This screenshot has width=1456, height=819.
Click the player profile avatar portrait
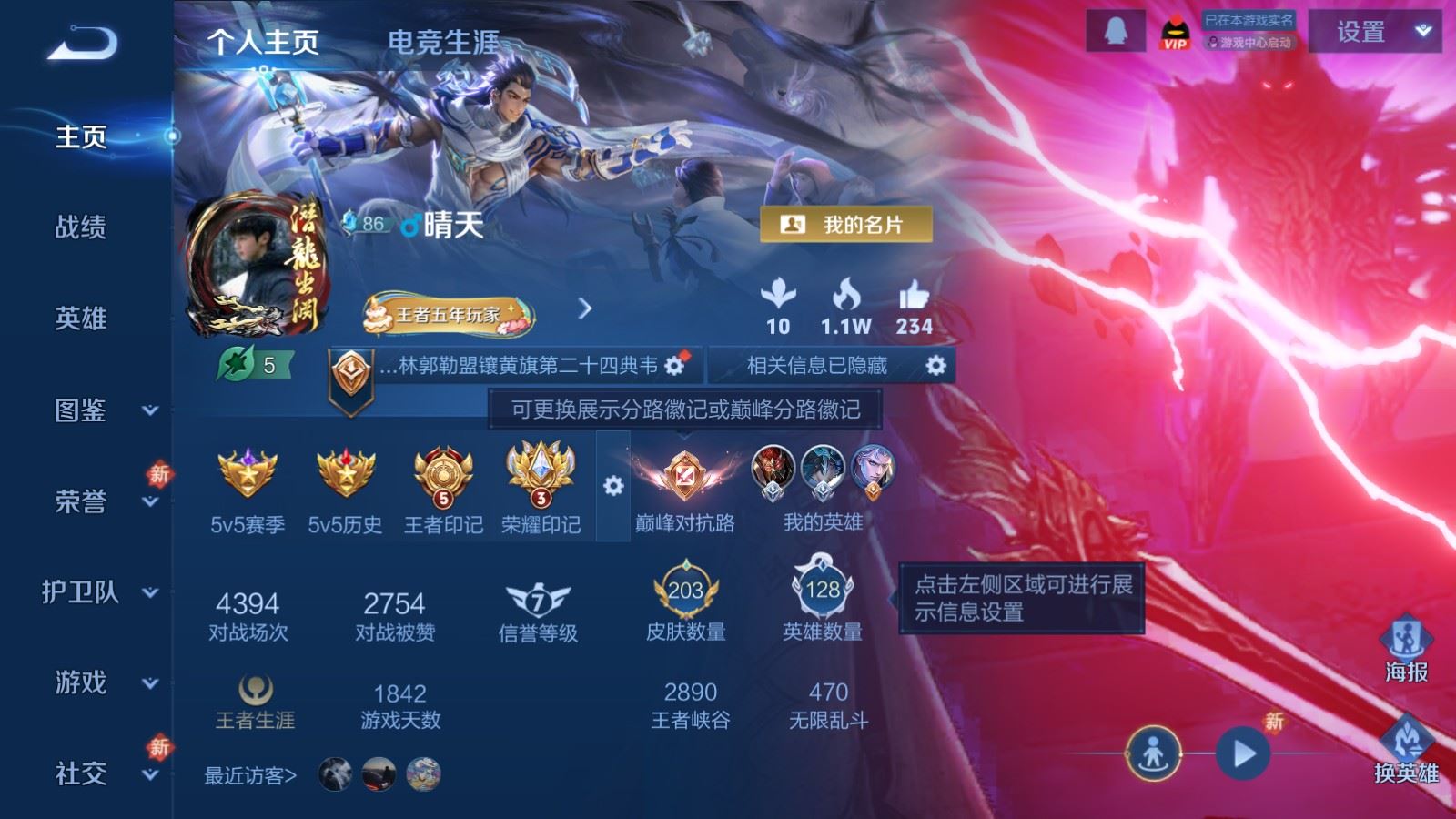[251, 265]
